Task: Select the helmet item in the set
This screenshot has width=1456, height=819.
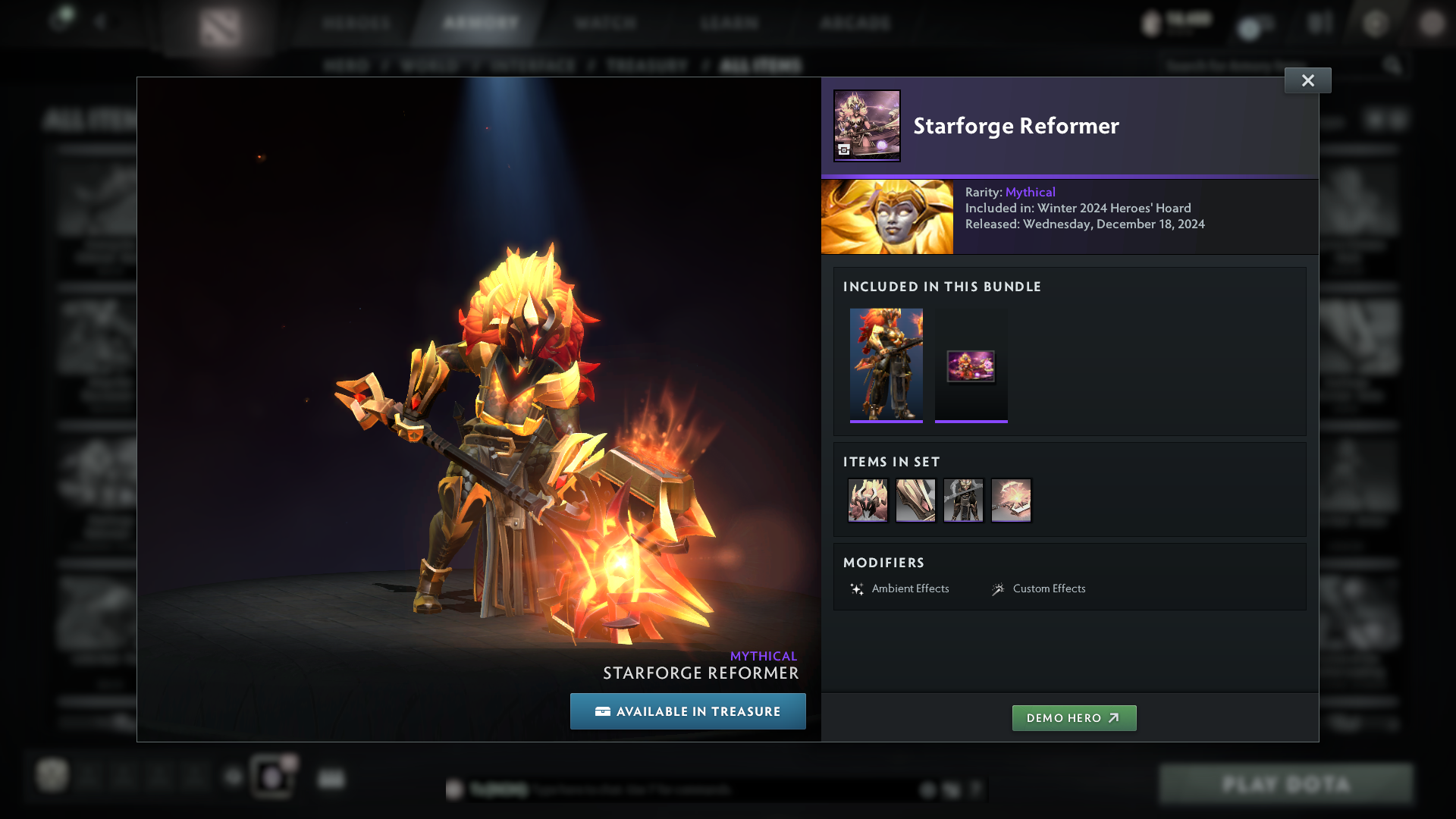Action: click(x=868, y=500)
